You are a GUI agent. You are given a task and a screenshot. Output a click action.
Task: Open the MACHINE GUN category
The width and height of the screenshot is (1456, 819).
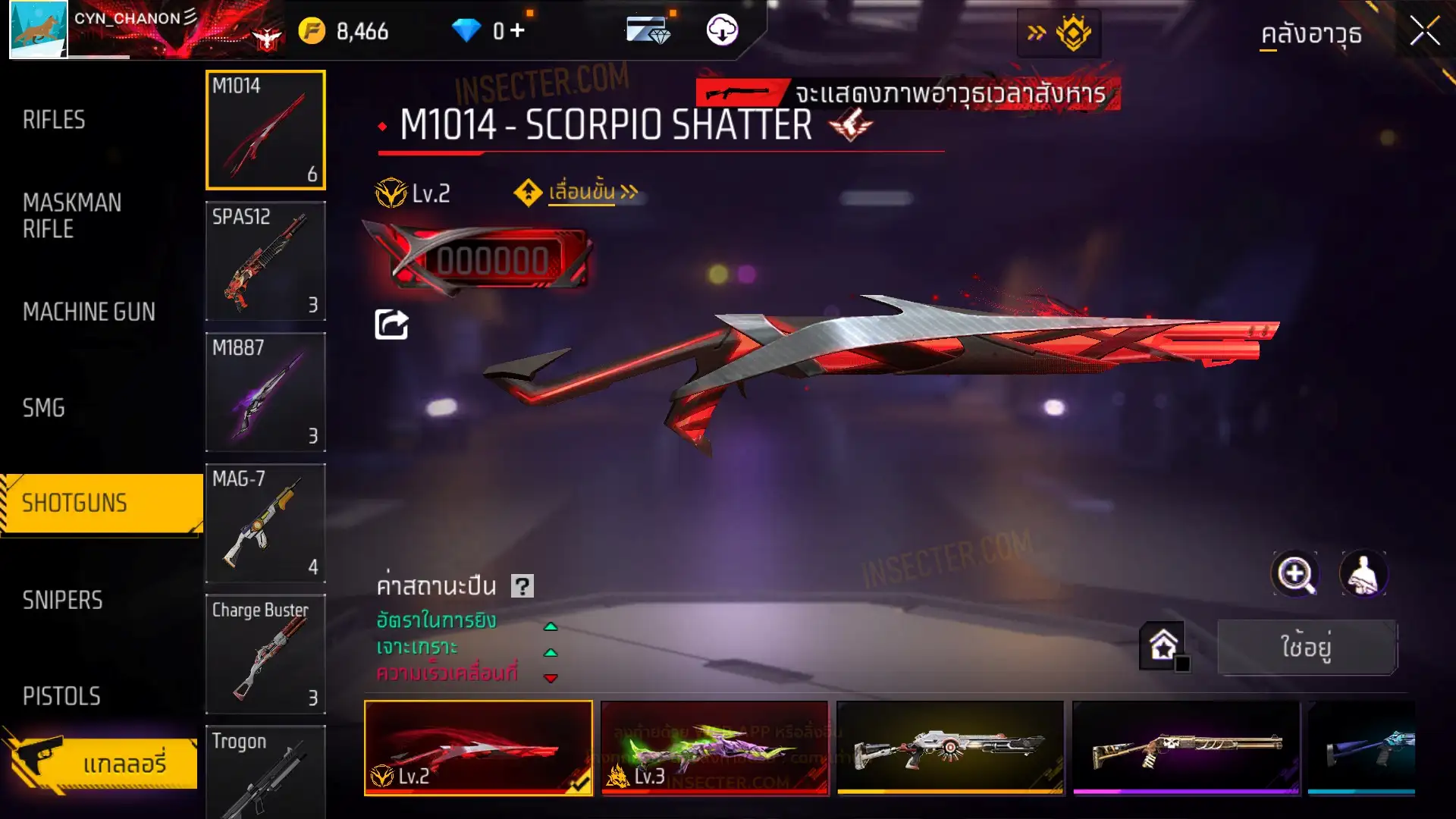click(89, 312)
